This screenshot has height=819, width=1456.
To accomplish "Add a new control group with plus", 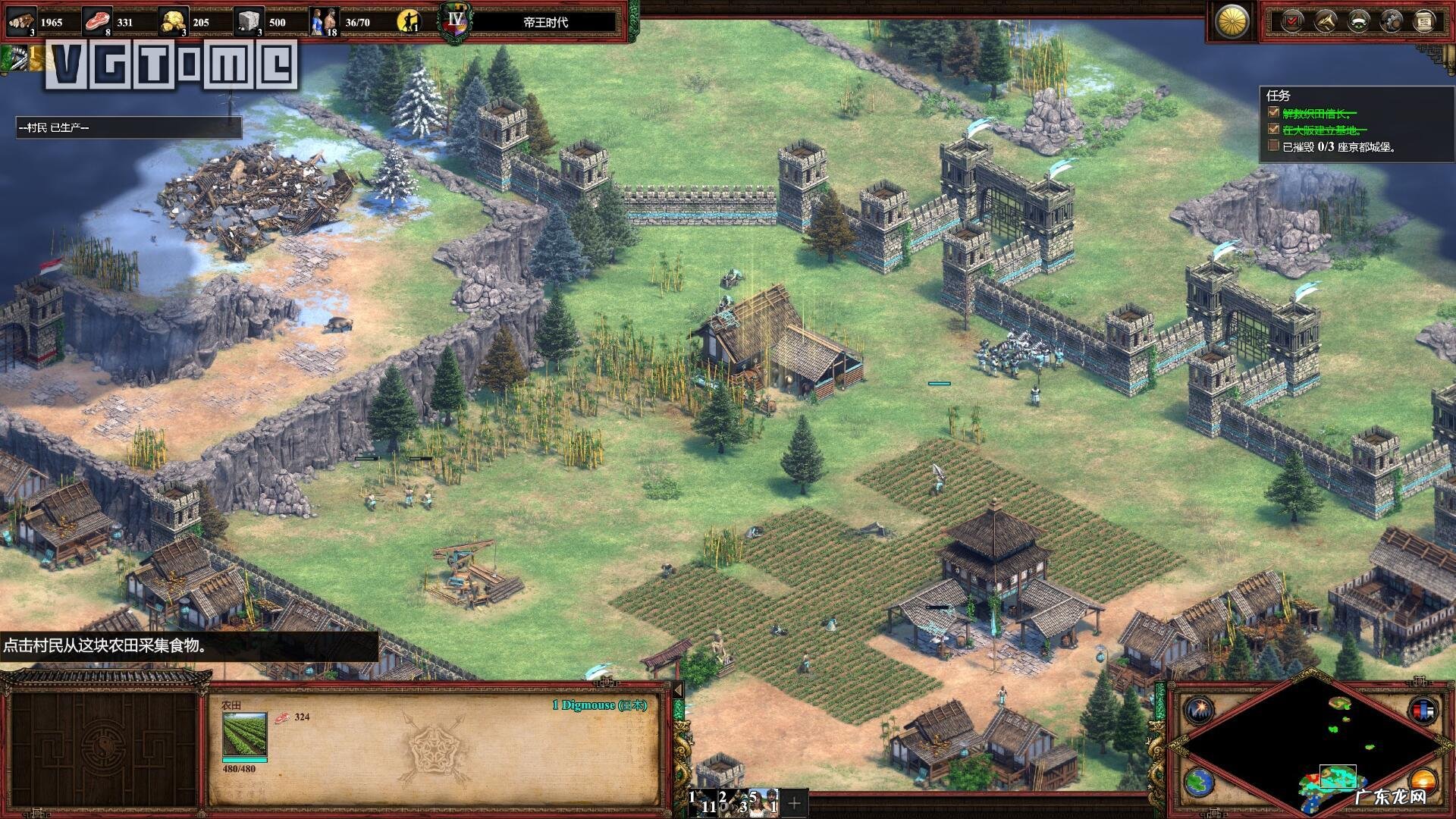I will (794, 802).
